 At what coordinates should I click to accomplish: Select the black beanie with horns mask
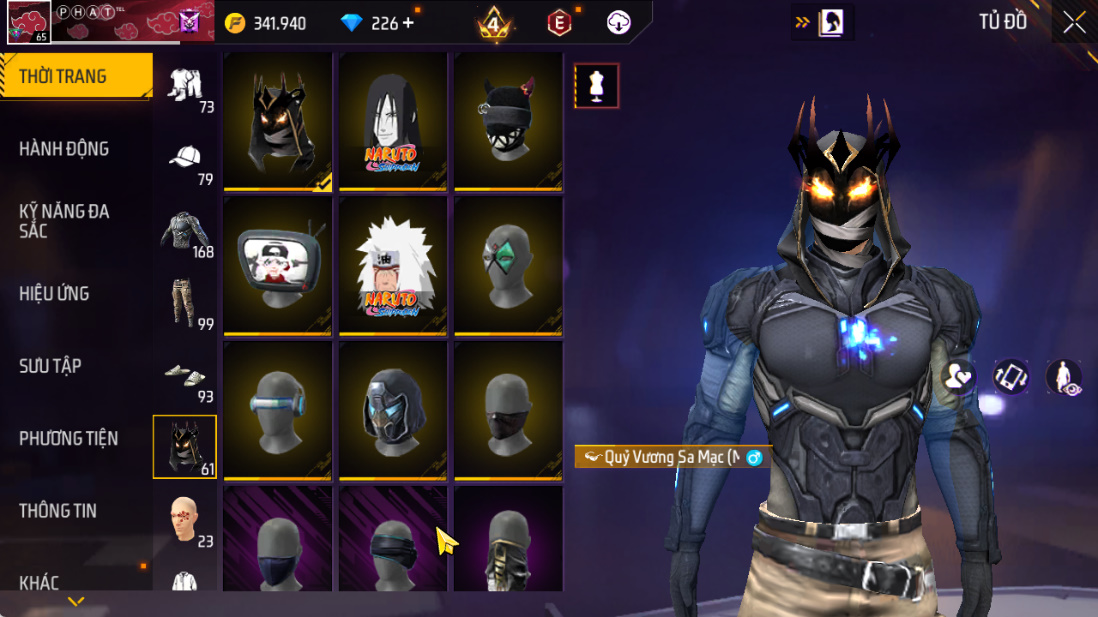click(x=508, y=121)
